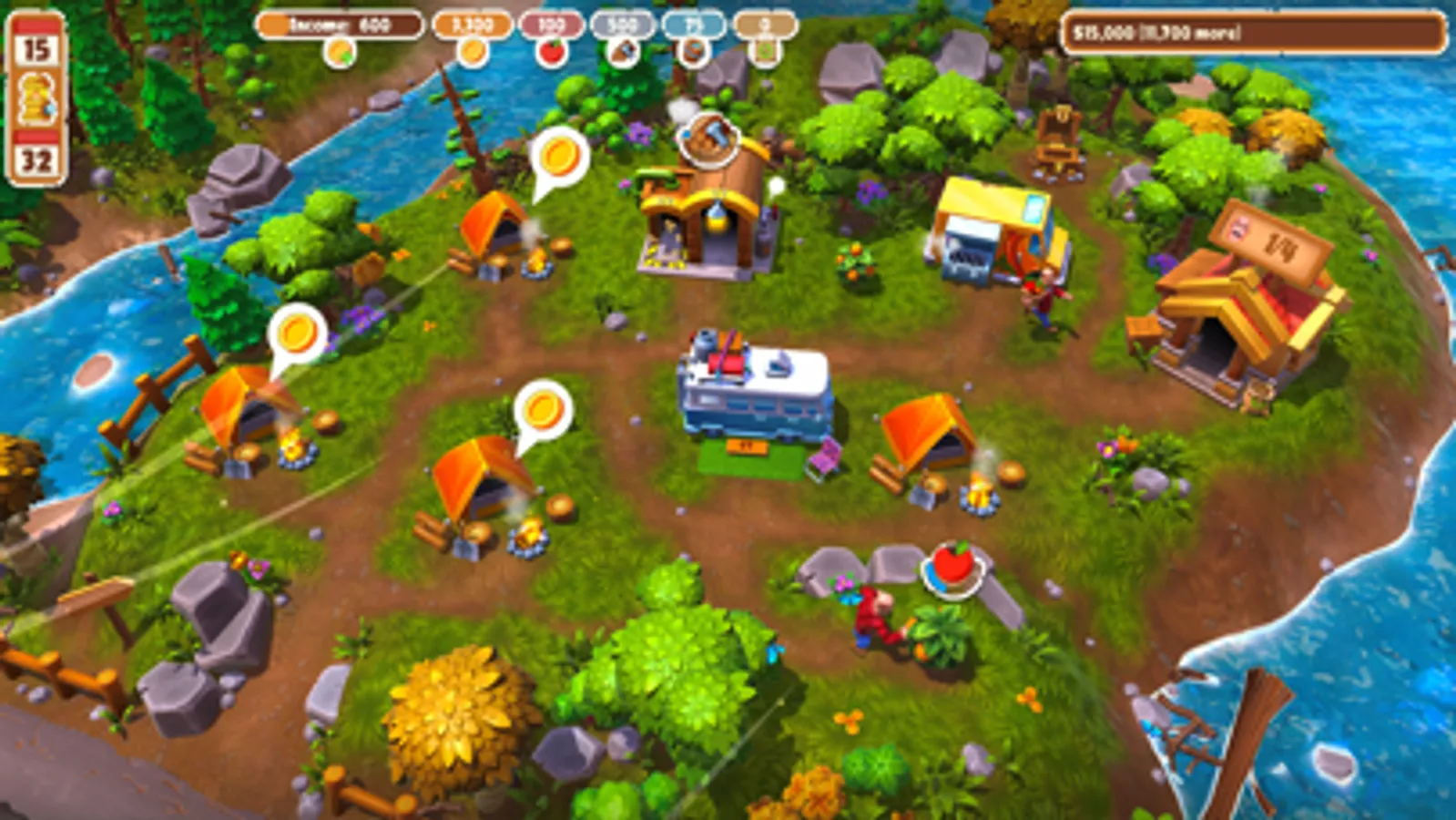Select the worker harvesting the berry bush
The width and height of the screenshot is (1456, 820).
(874, 615)
